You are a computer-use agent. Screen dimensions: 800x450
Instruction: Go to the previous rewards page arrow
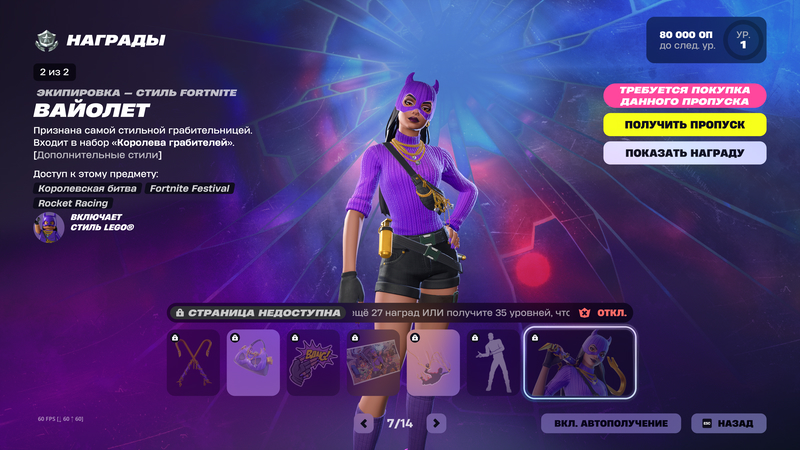(365, 423)
